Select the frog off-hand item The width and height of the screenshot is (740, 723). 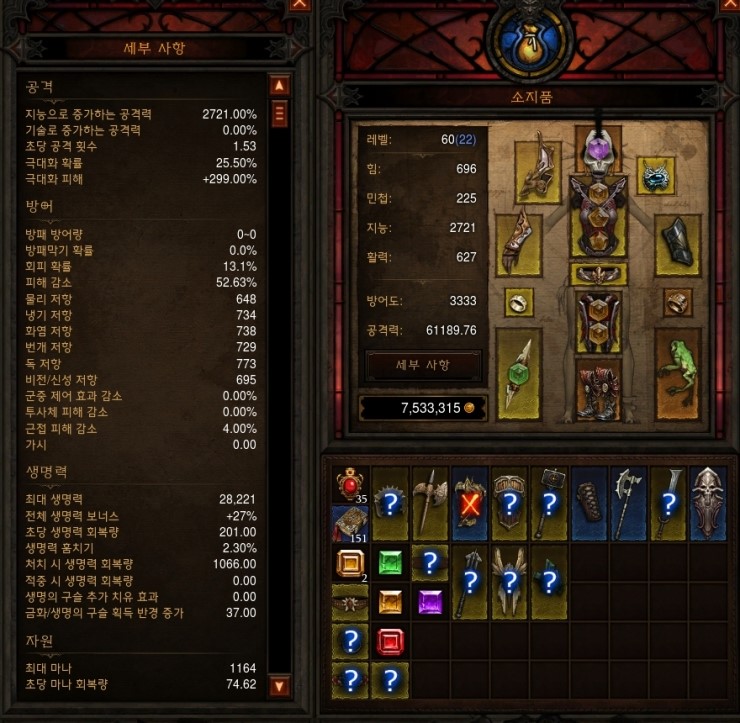(677, 374)
